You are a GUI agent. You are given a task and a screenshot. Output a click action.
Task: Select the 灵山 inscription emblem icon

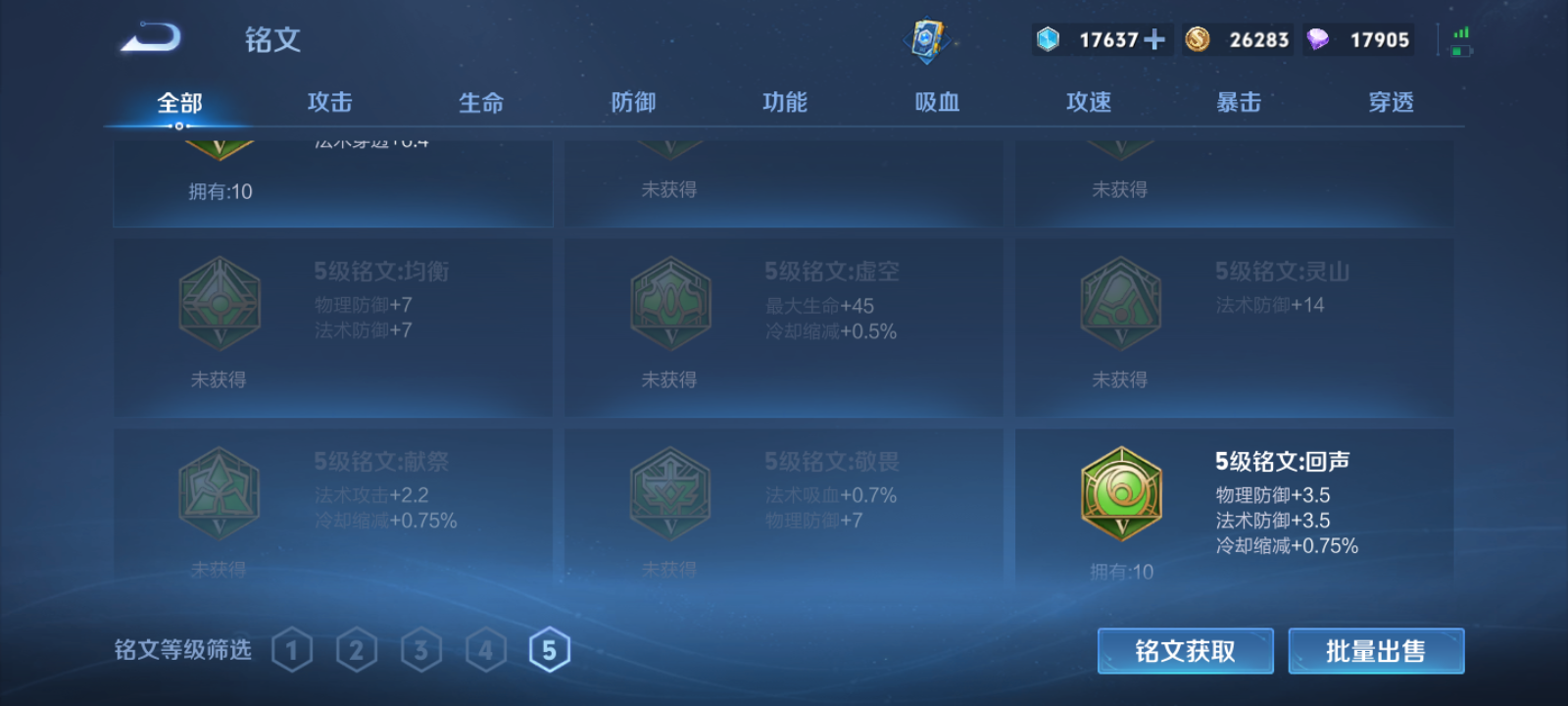(x=1120, y=304)
